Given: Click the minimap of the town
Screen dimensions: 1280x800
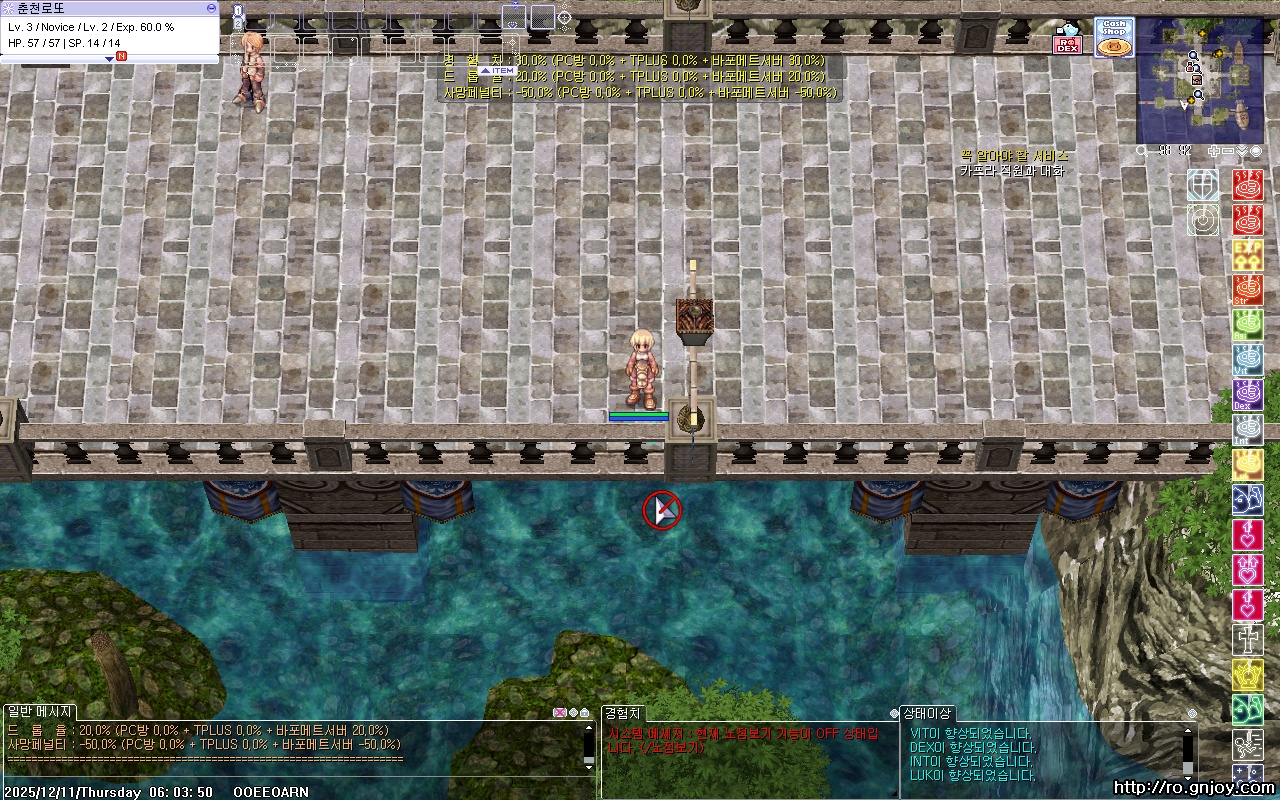Looking at the screenshot, I should [x=1200, y=80].
